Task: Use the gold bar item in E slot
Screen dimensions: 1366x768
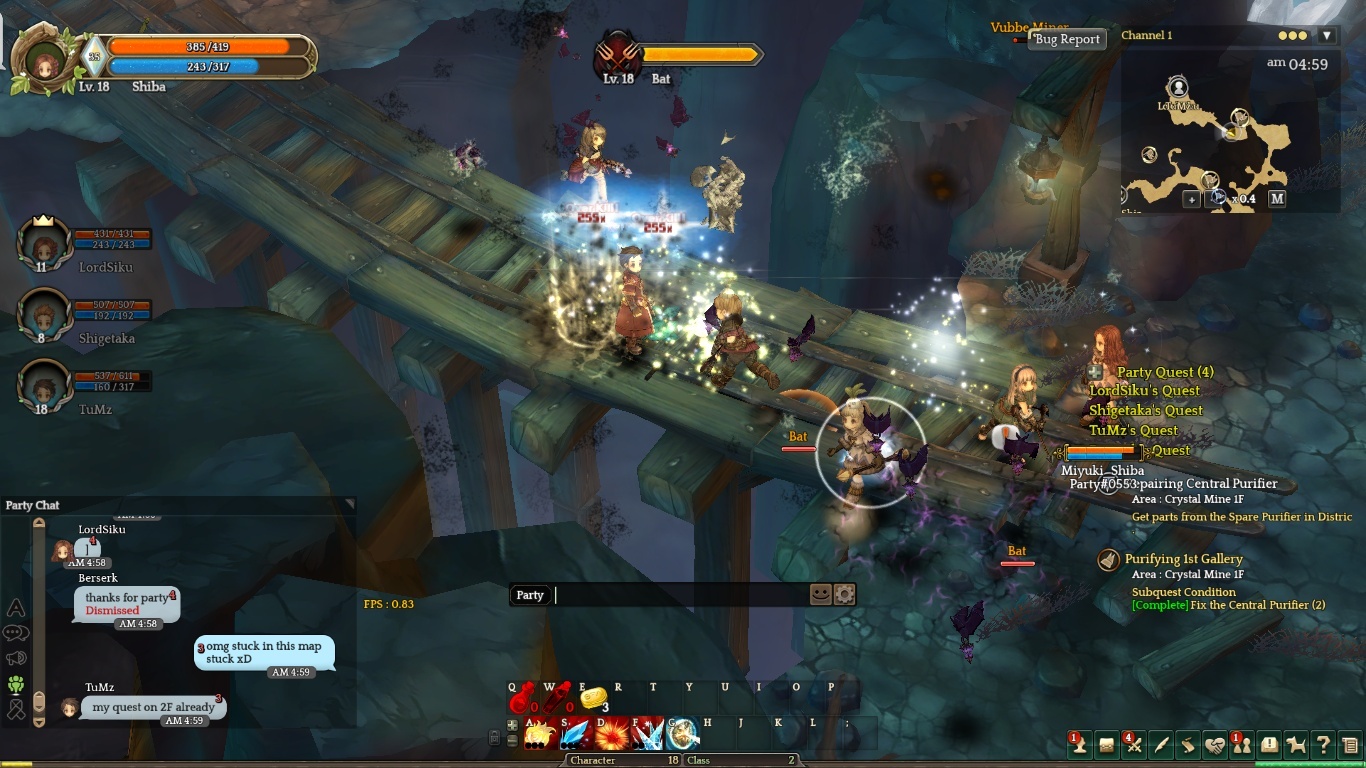Action: pos(593,699)
